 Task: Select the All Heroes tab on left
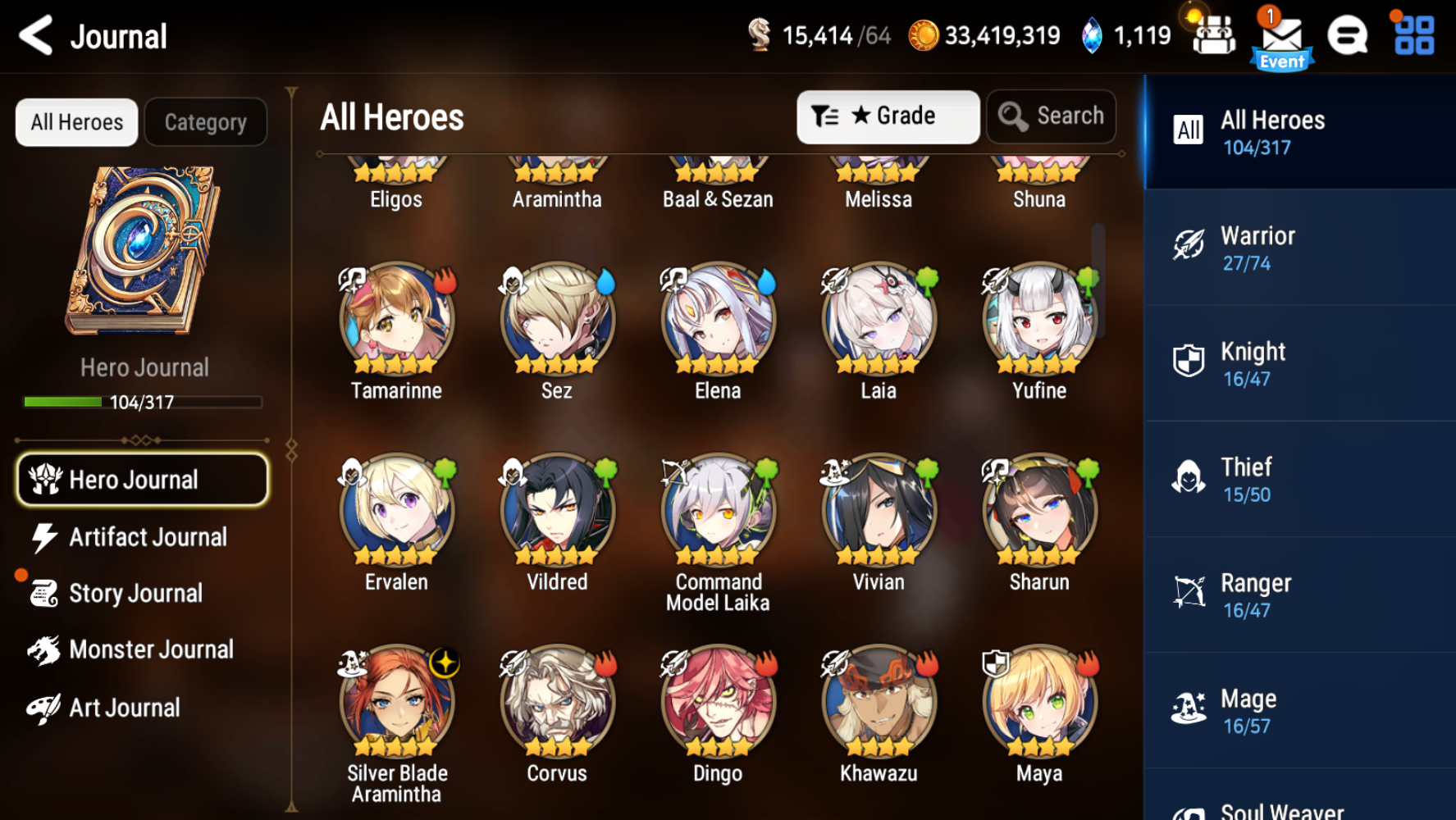coord(75,121)
